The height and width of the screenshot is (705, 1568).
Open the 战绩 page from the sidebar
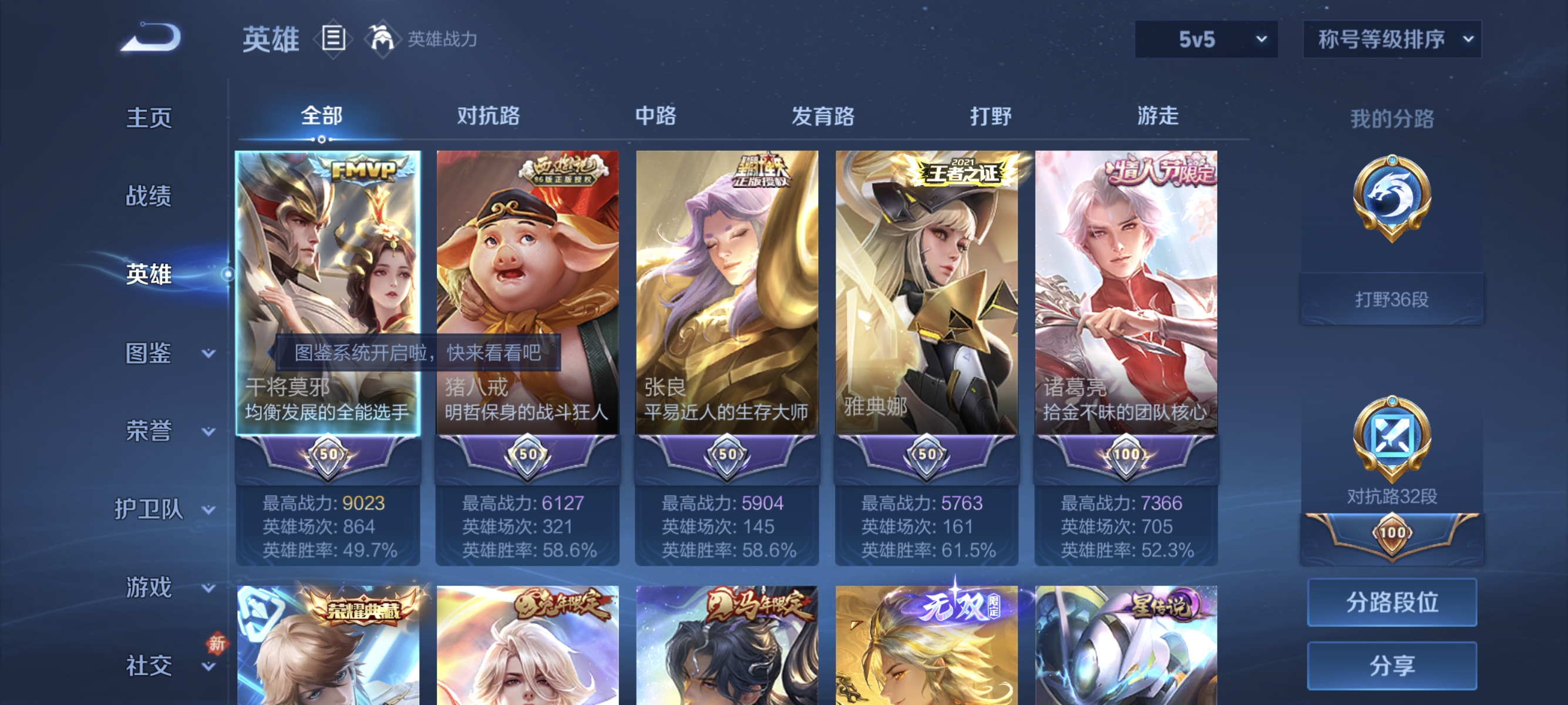coord(149,196)
